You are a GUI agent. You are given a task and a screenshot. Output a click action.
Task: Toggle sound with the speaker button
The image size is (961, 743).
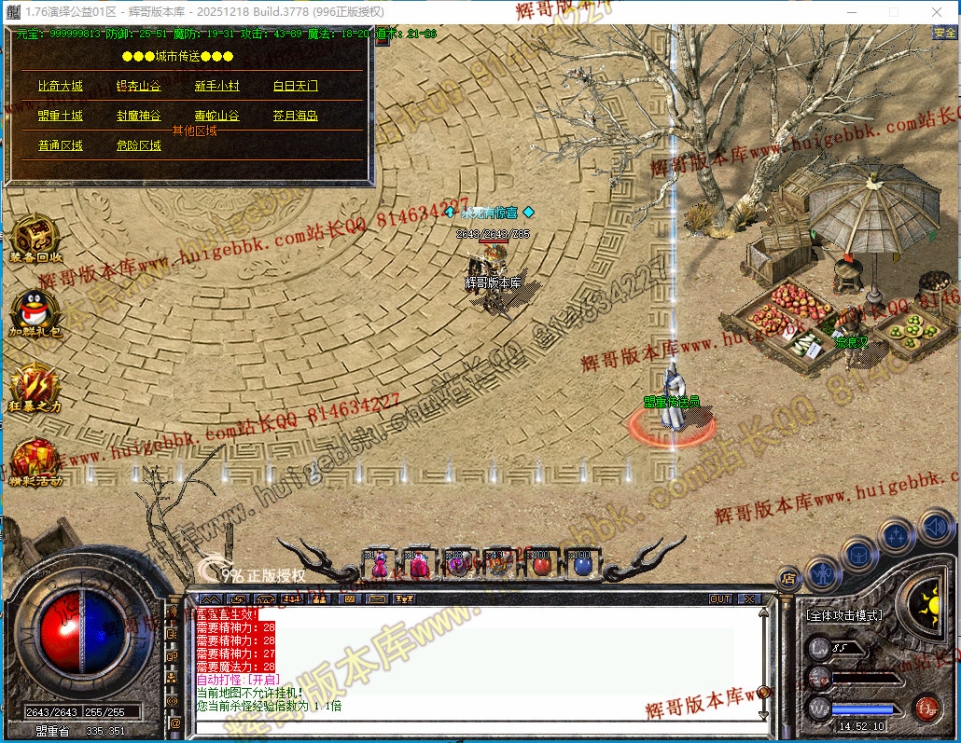click(935, 525)
